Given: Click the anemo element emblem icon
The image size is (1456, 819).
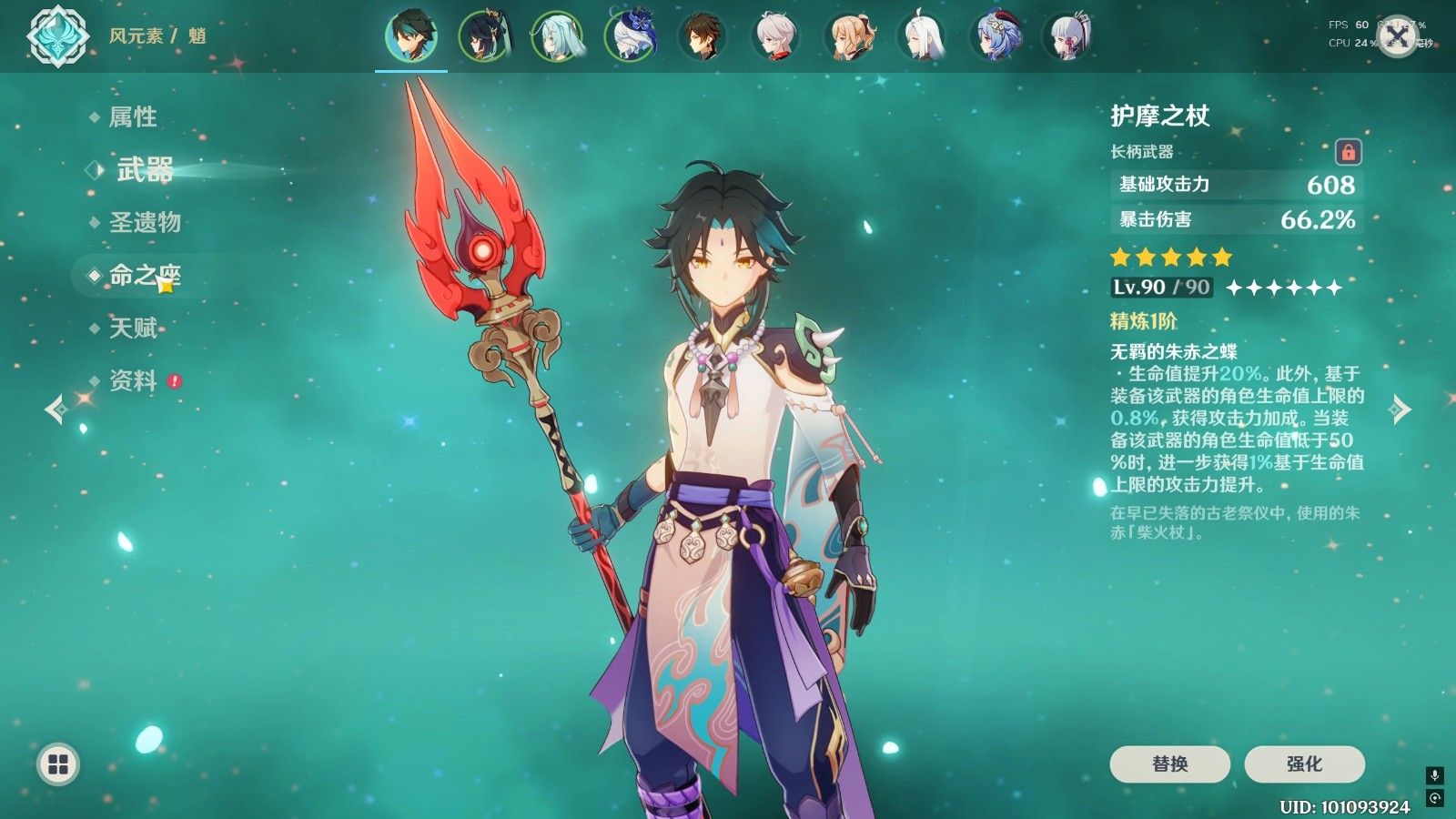Looking at the screenshot, I should tap(58, 36).
